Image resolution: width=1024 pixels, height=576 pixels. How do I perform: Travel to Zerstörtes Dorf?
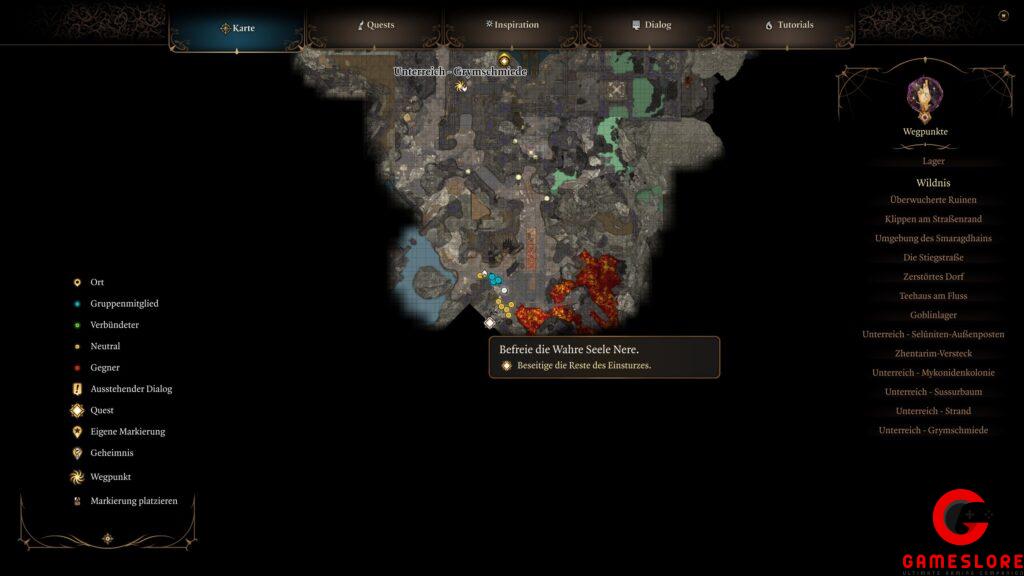tap(933, 277)
